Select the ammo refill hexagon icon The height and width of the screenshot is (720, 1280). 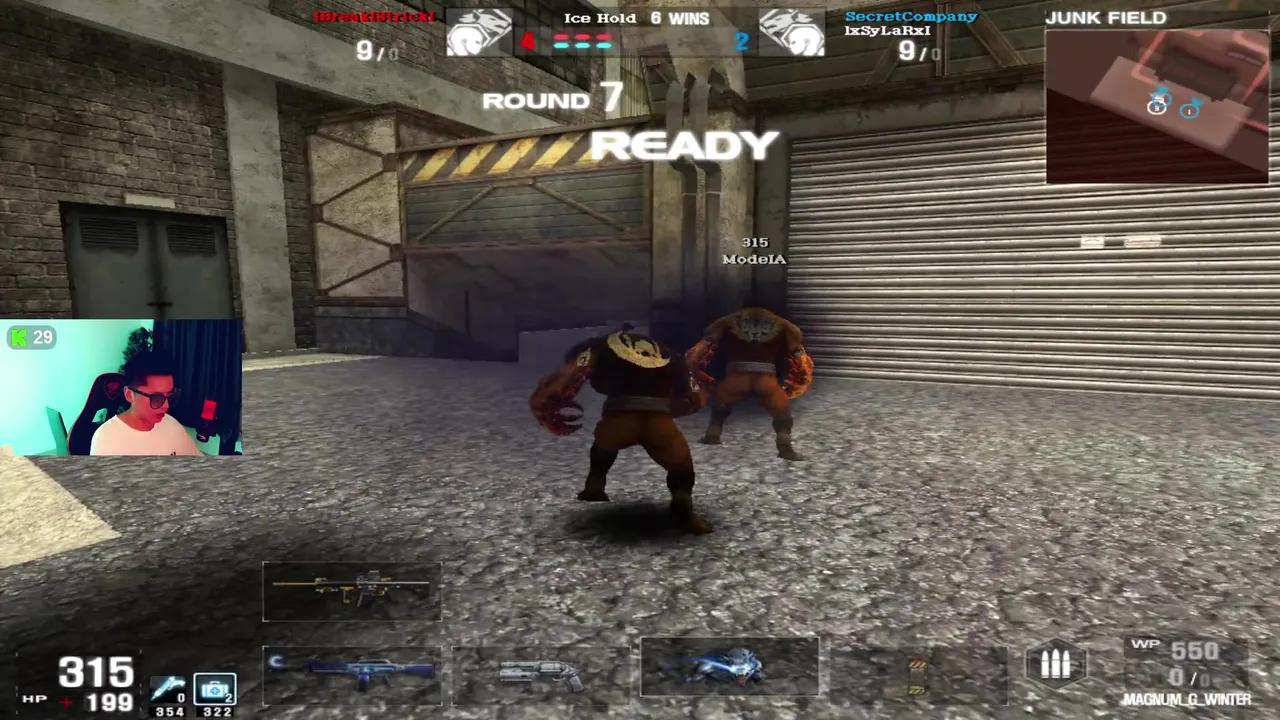pos(1056,663)
